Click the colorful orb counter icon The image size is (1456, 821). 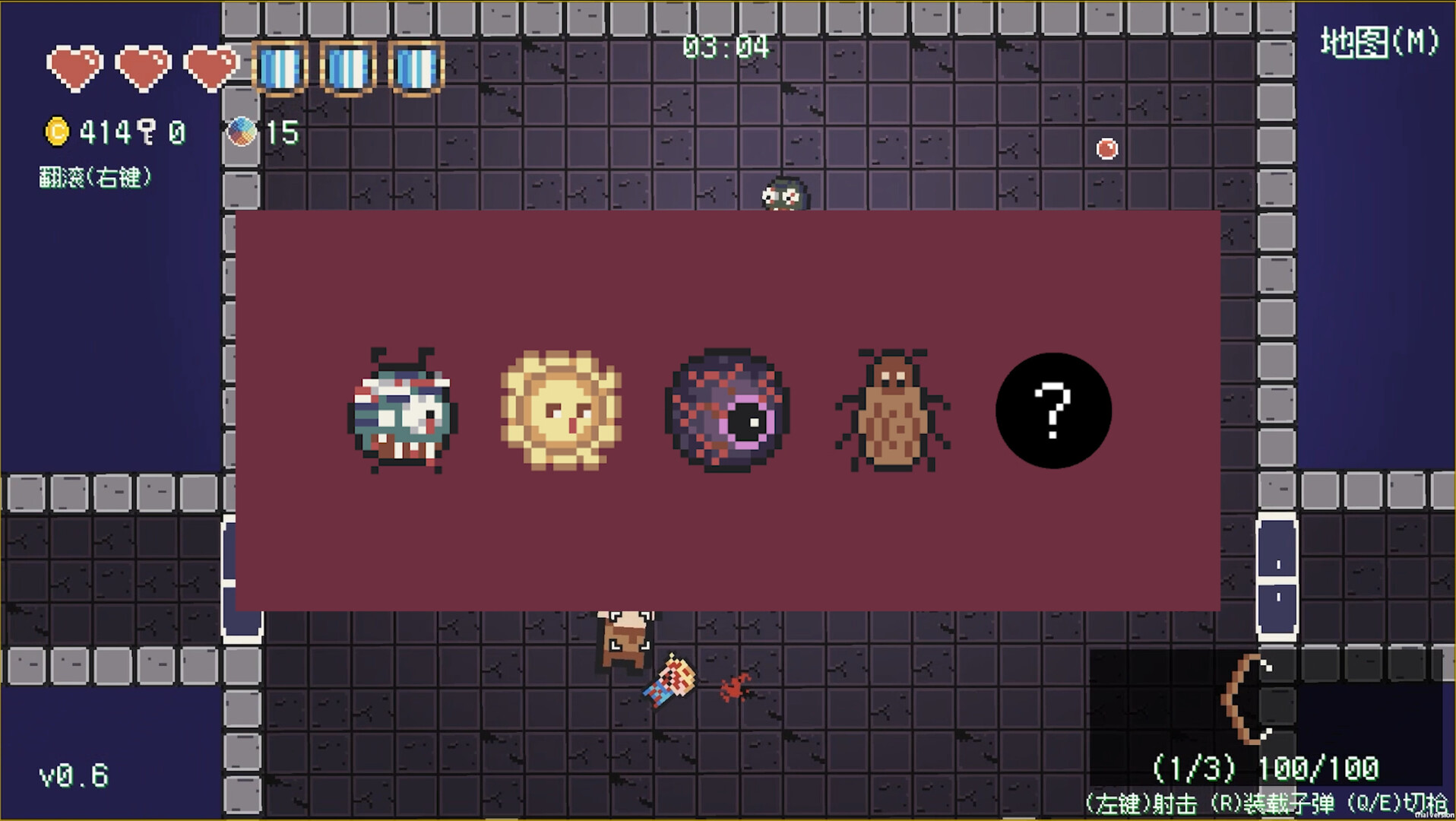[x=243, y=132]
